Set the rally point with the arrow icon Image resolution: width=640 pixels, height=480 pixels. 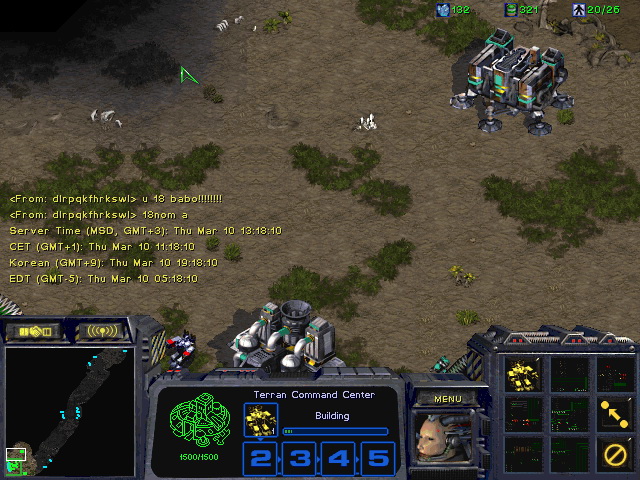(x=612, y=411)
